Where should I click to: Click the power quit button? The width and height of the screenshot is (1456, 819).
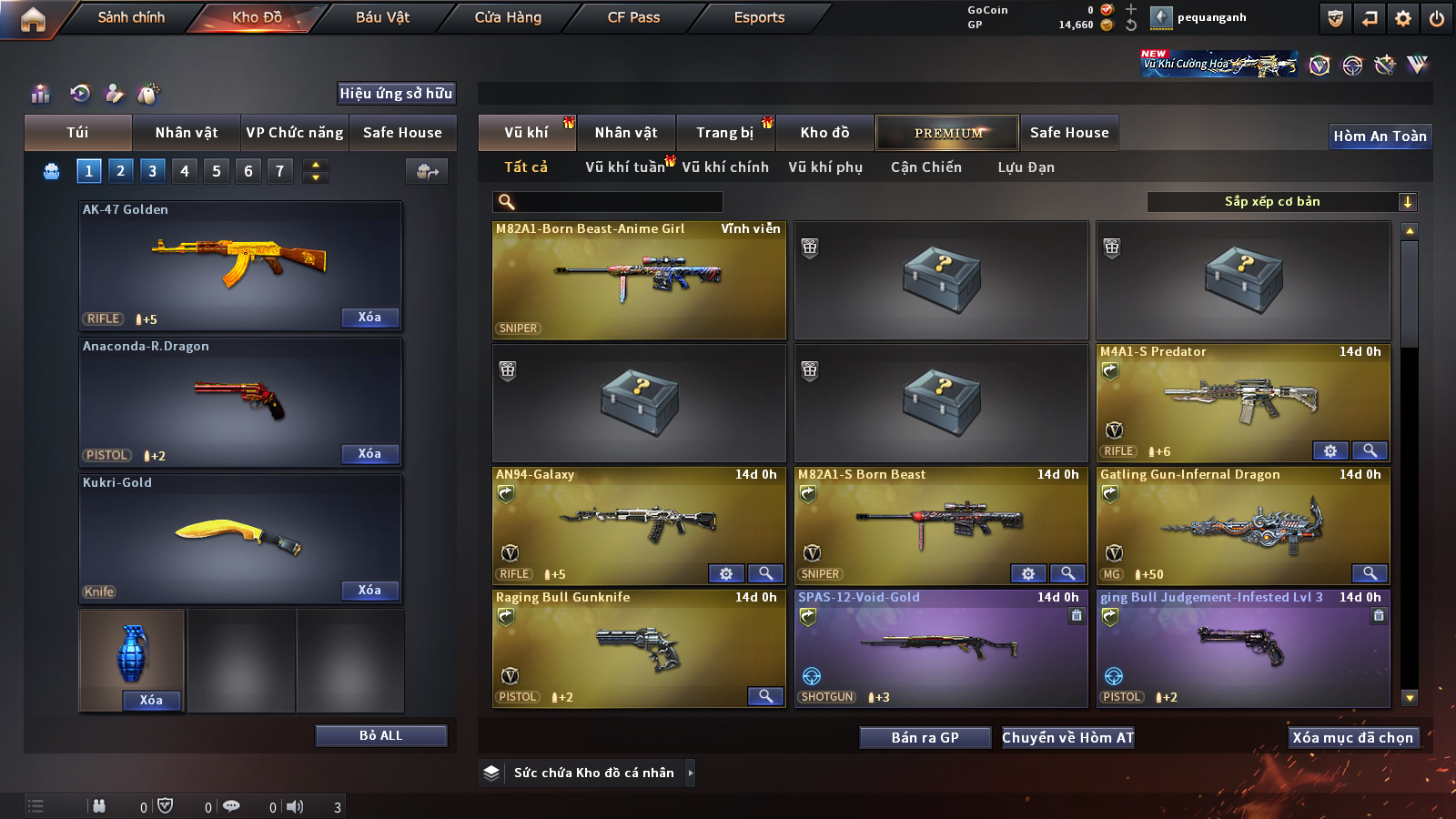point(1437,18)
